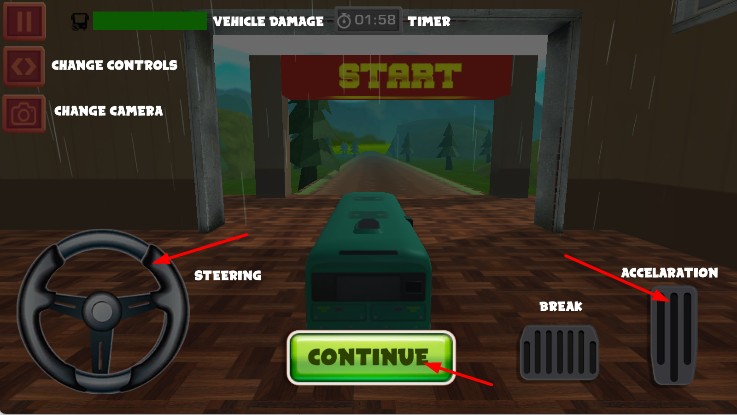The width and height of the screenshot is (737, 415).
Task: Click the steering wheel control
Action: 103,310
